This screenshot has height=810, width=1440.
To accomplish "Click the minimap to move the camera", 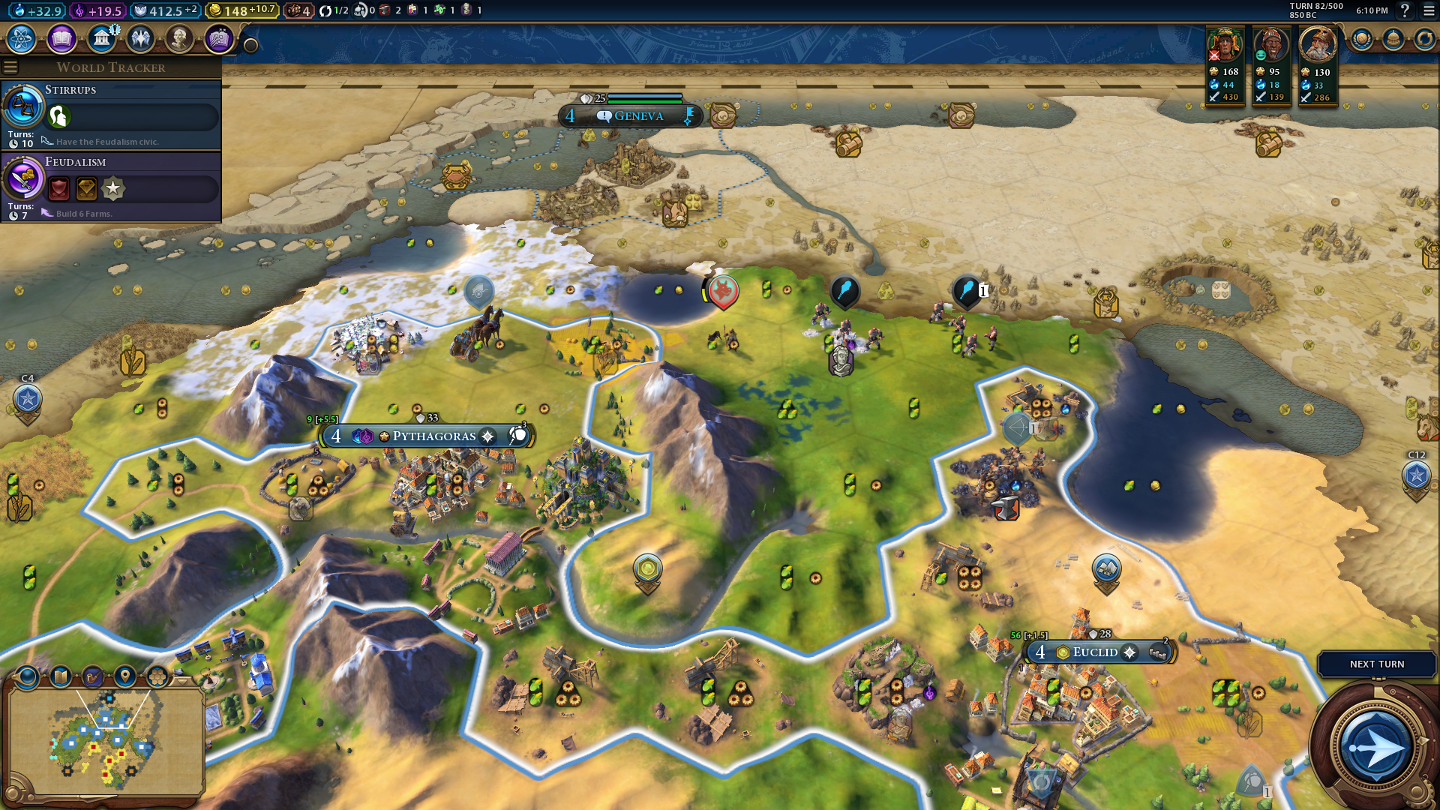I will click(105, 739).
